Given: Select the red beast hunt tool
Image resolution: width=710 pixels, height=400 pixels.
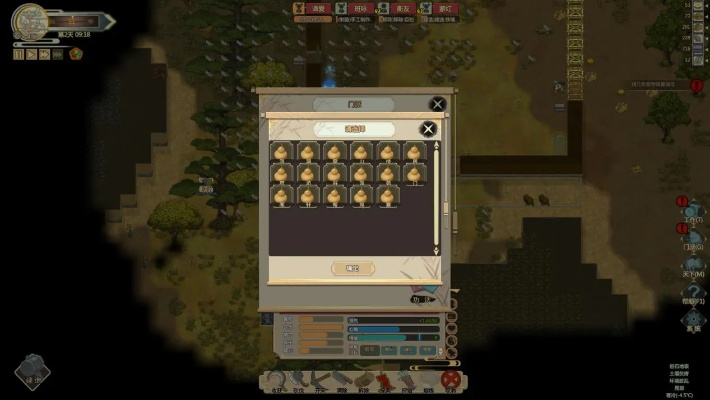Looking at the screenshot, I should 384,380.
